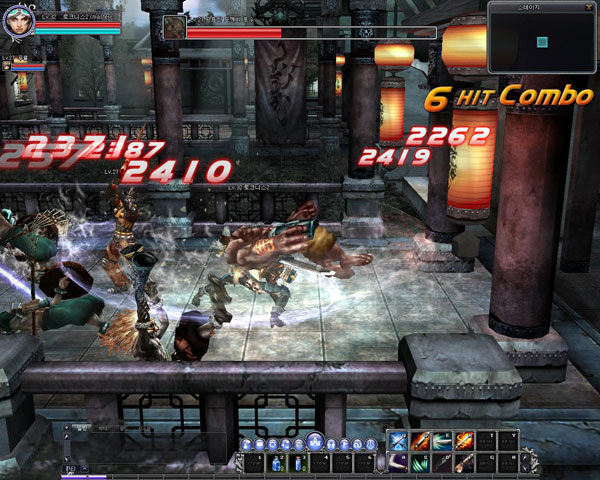Click the large center round menu button
600x480 pixels.
click(x=314, y=441)
